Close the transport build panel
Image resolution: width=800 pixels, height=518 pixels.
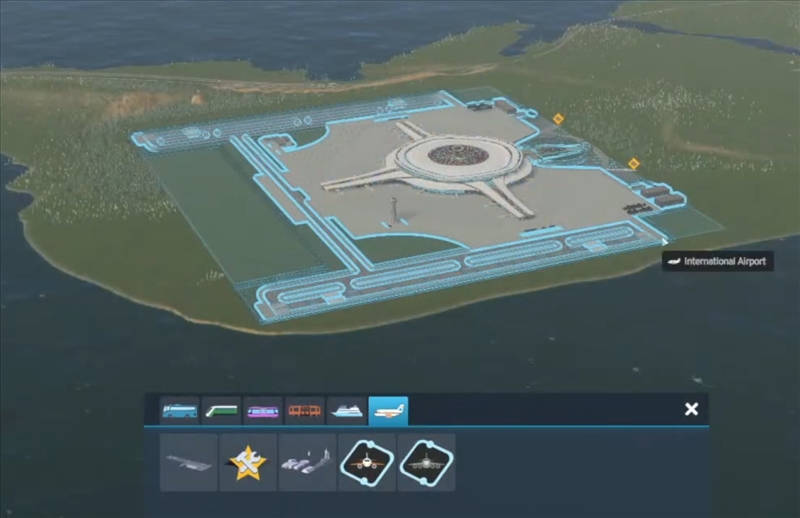(x=691, y=409)
